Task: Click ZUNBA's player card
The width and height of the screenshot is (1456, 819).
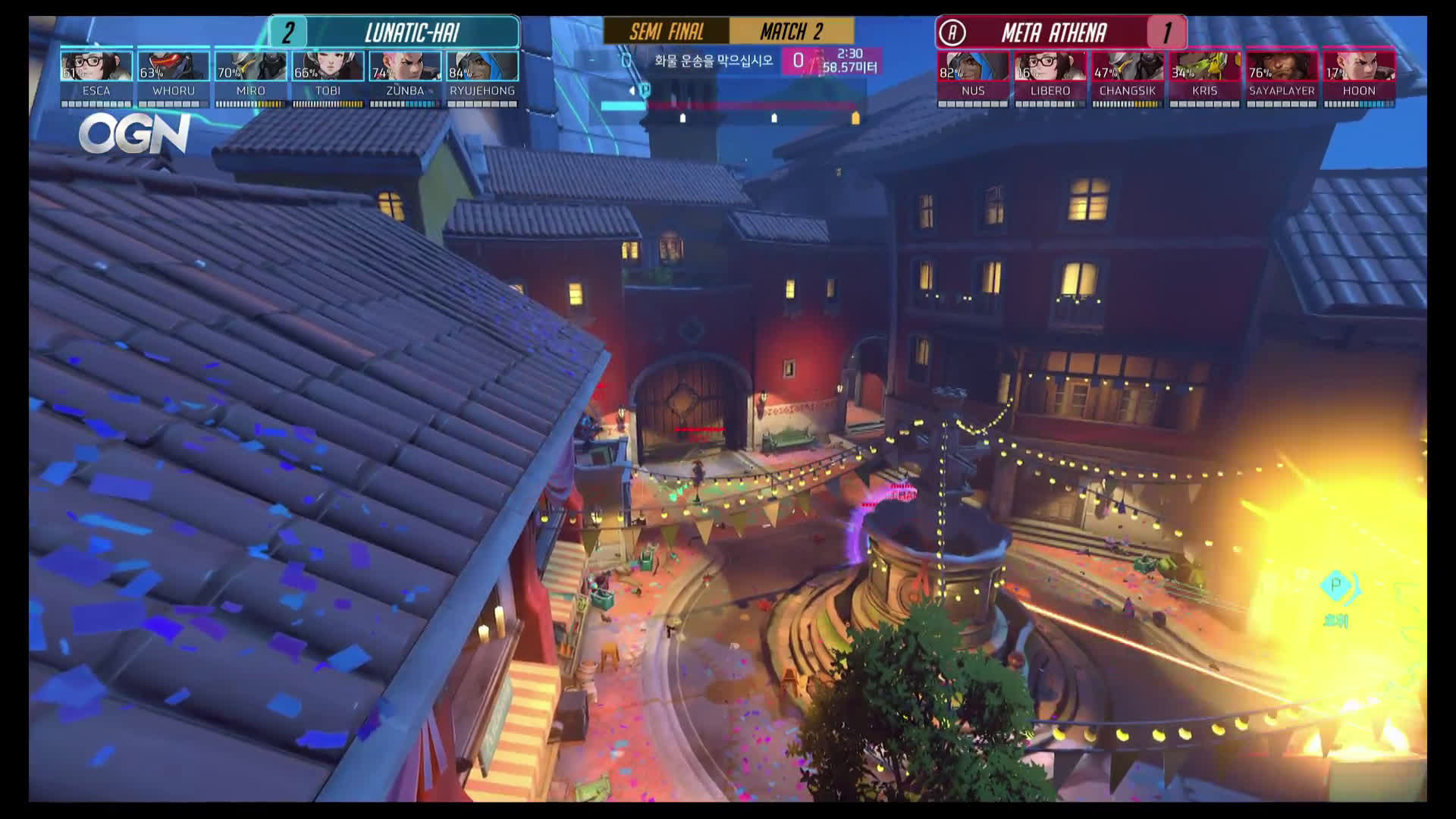Action: click(x=405, y=67)
